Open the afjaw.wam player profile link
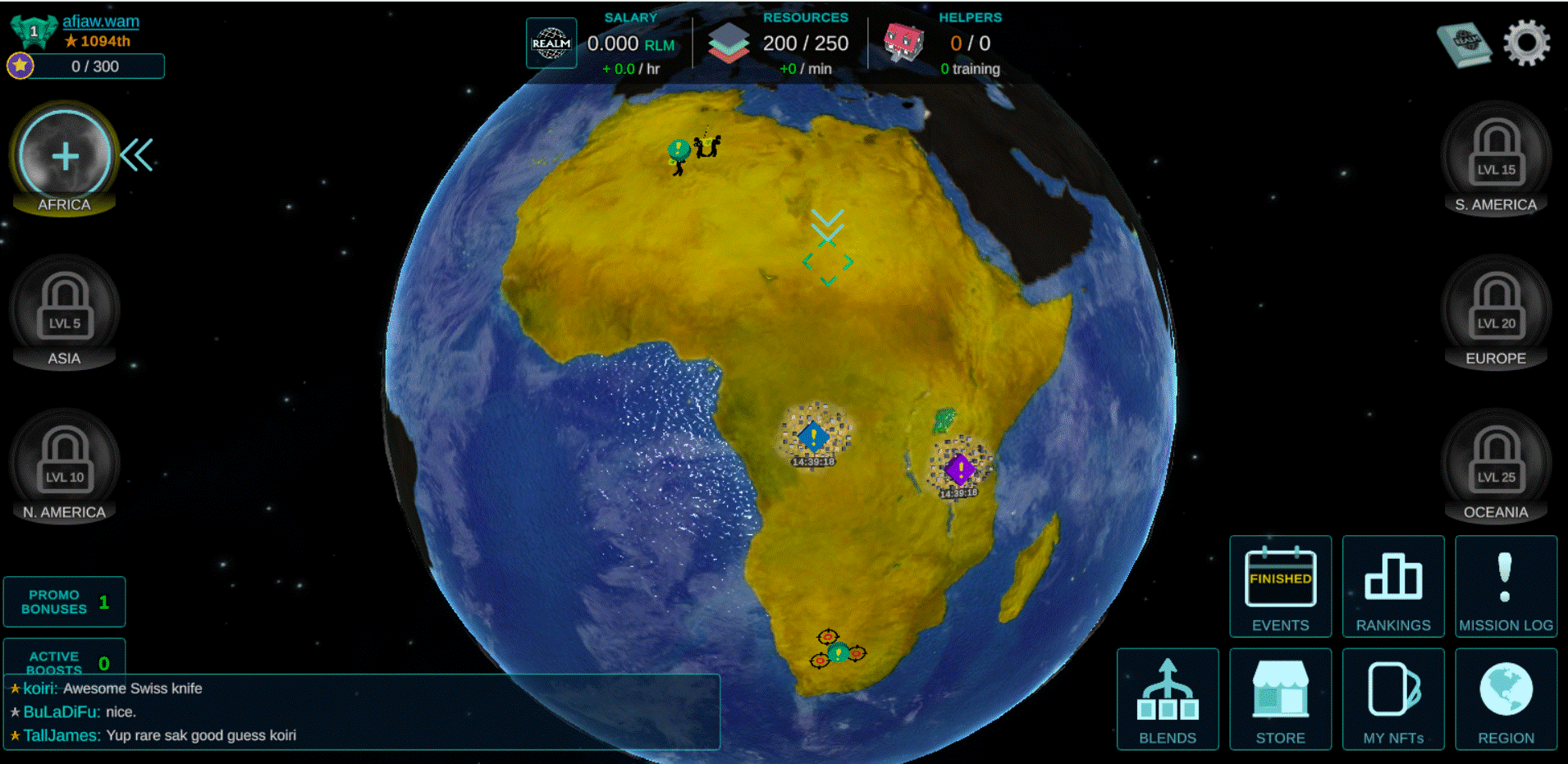This screenshot has width=1568, height=764. (101, 21)
